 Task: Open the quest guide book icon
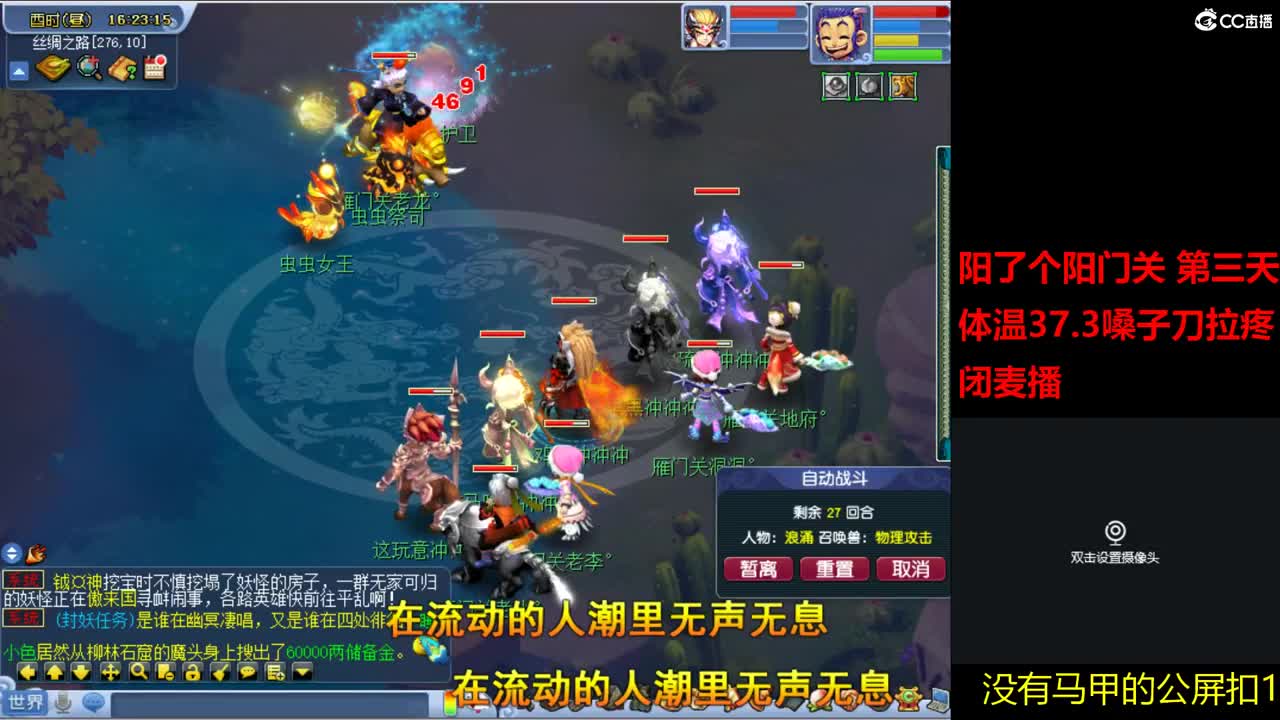121,70
